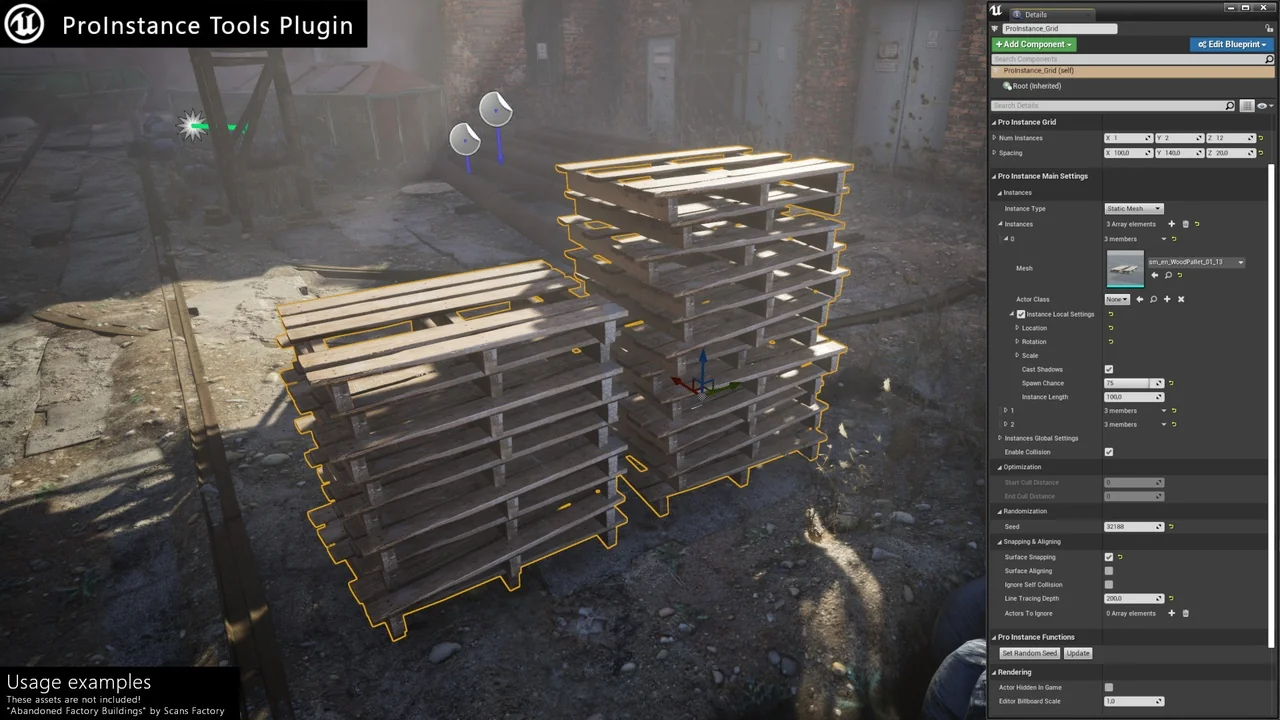This screenshot has height=720, width=1280.
Task: Open the Mesh asset picker magnifying glass icon
Action: (x=1168, y=274)
